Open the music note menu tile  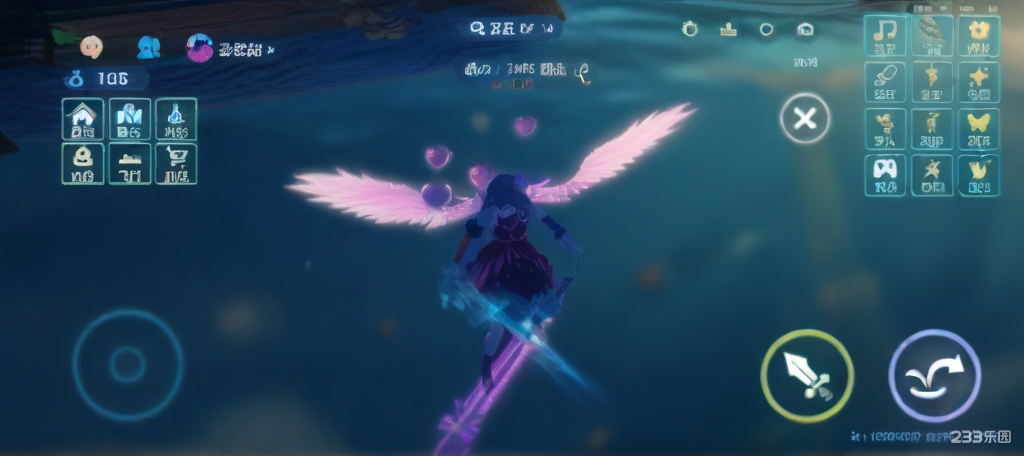[885, 36]
